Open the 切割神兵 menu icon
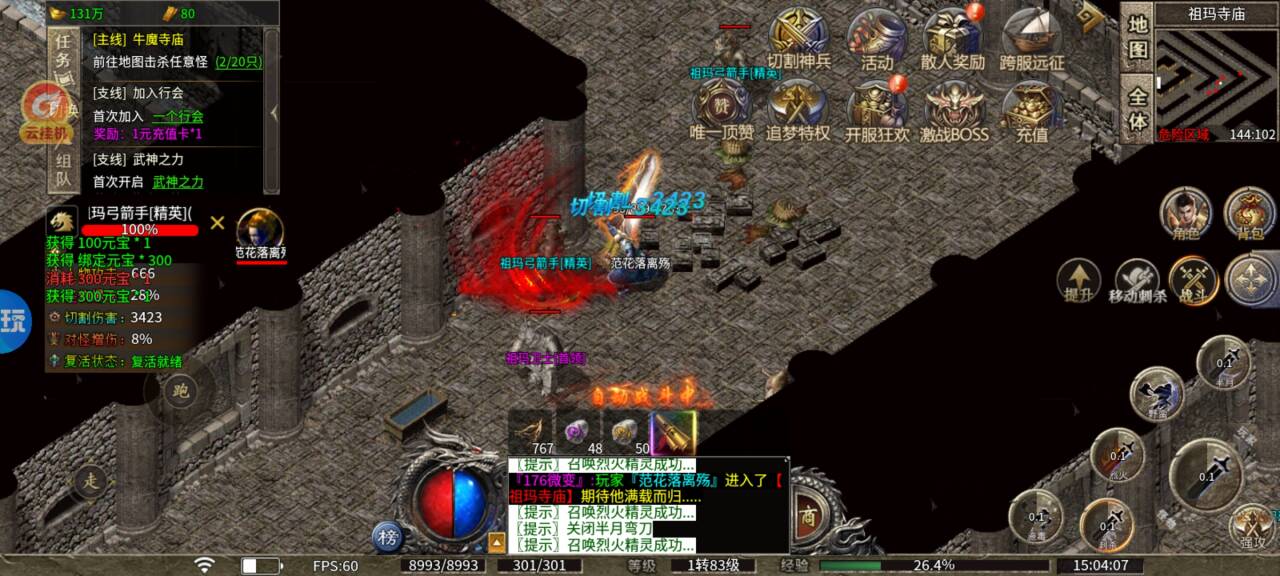1280x576 pixels. (x=799, y=37)
